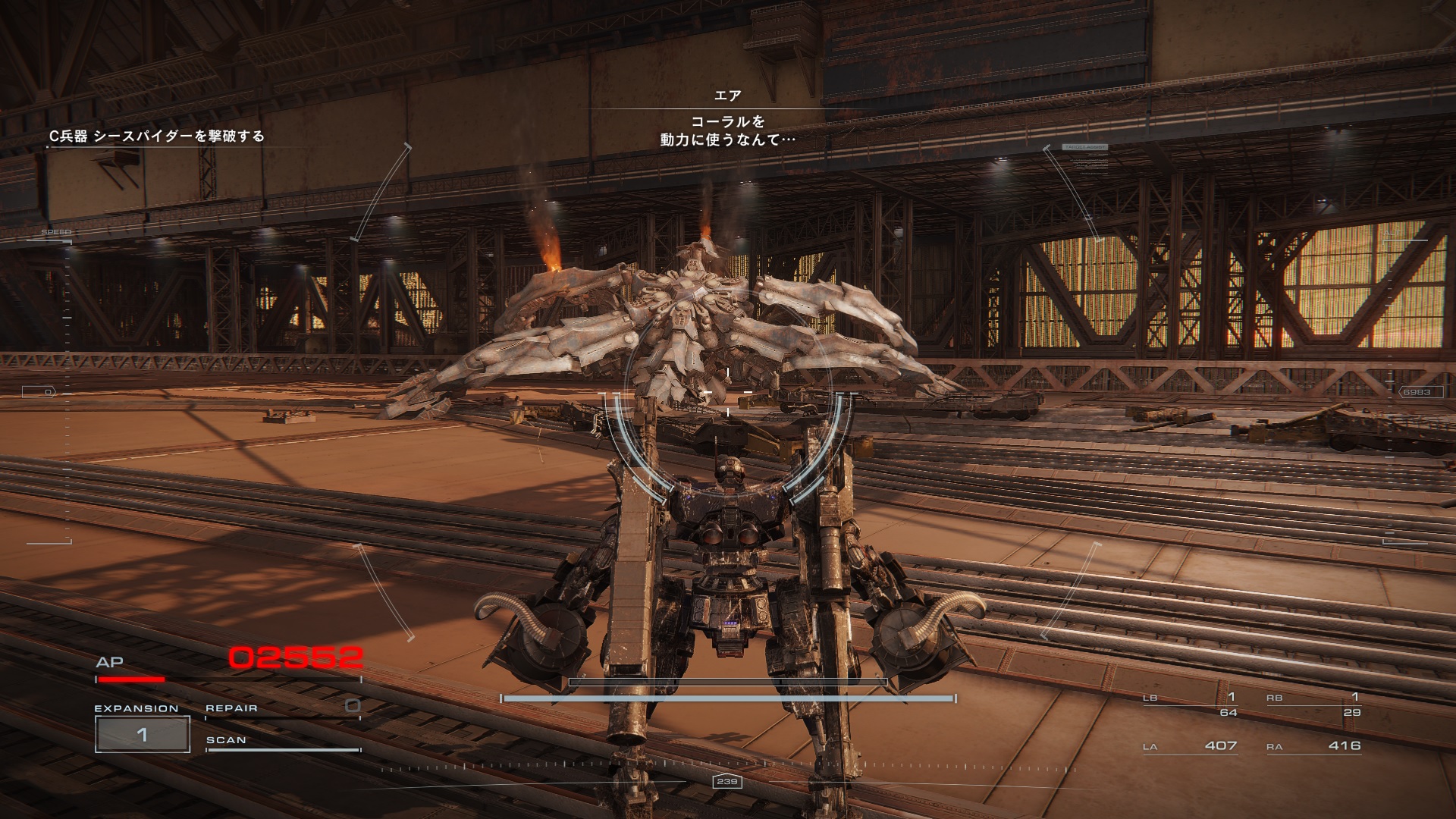Click the sea spider objective tracker text
Image resolution: width=1456 pixels, height=819 pixels.
(157, 136)
